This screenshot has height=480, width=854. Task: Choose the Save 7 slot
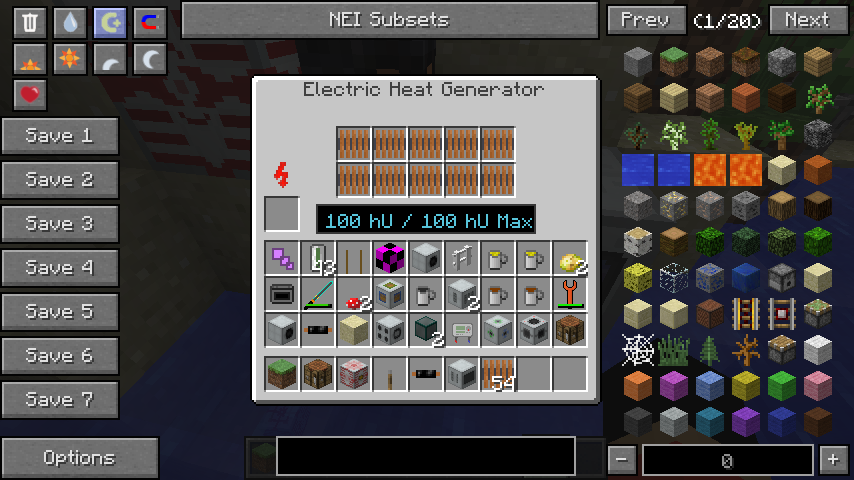60,400
